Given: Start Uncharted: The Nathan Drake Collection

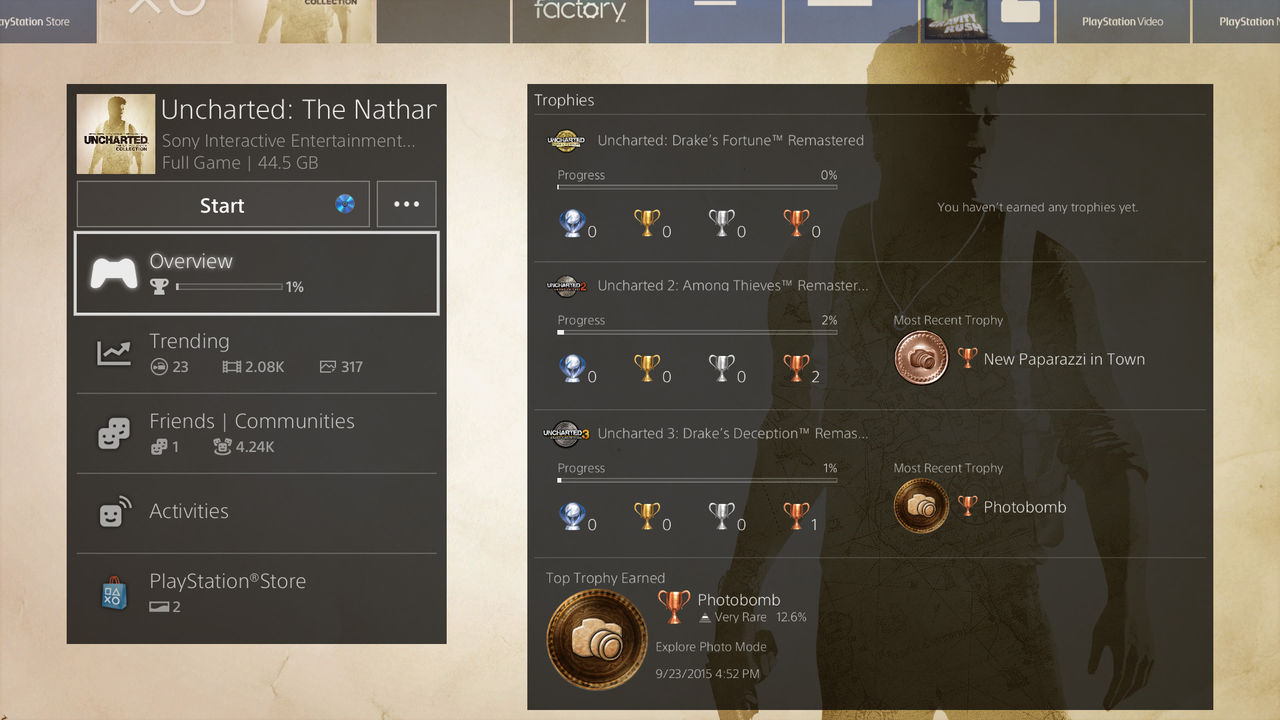Looking at the screenshot, I should (x=222, y=205).
